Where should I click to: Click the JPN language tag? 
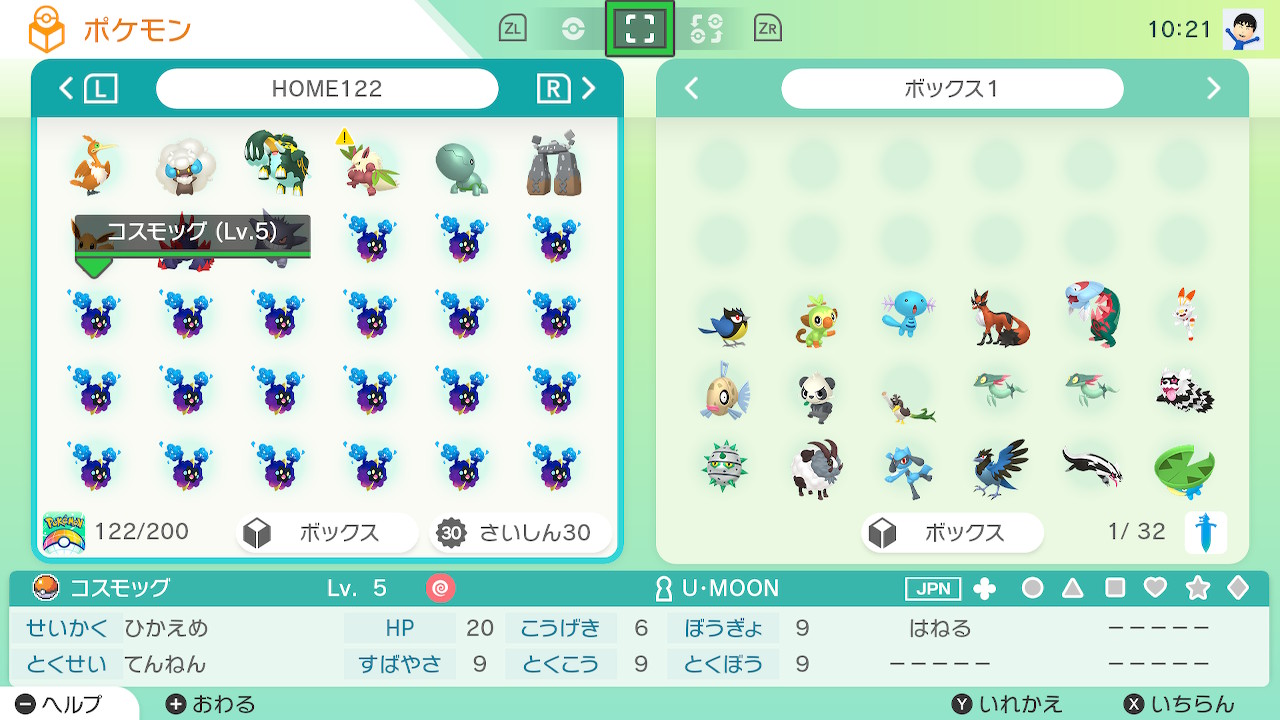coord(932,589)
